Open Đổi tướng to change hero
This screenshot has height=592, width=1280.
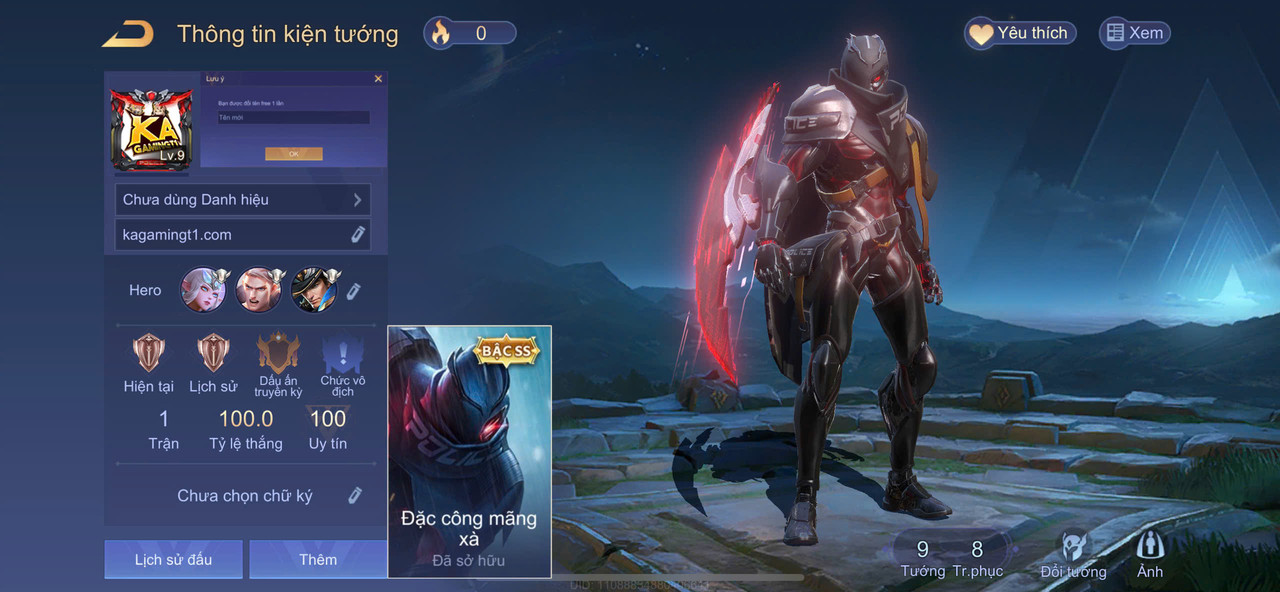tap(1073, 555)
